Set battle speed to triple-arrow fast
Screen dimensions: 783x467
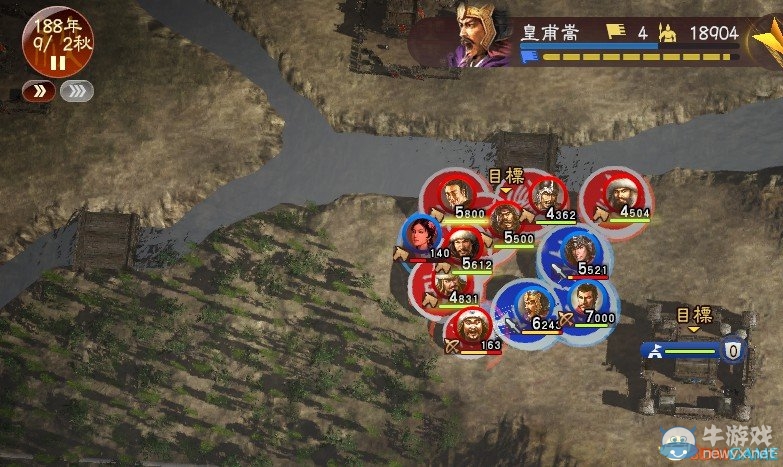coord(76,92)
